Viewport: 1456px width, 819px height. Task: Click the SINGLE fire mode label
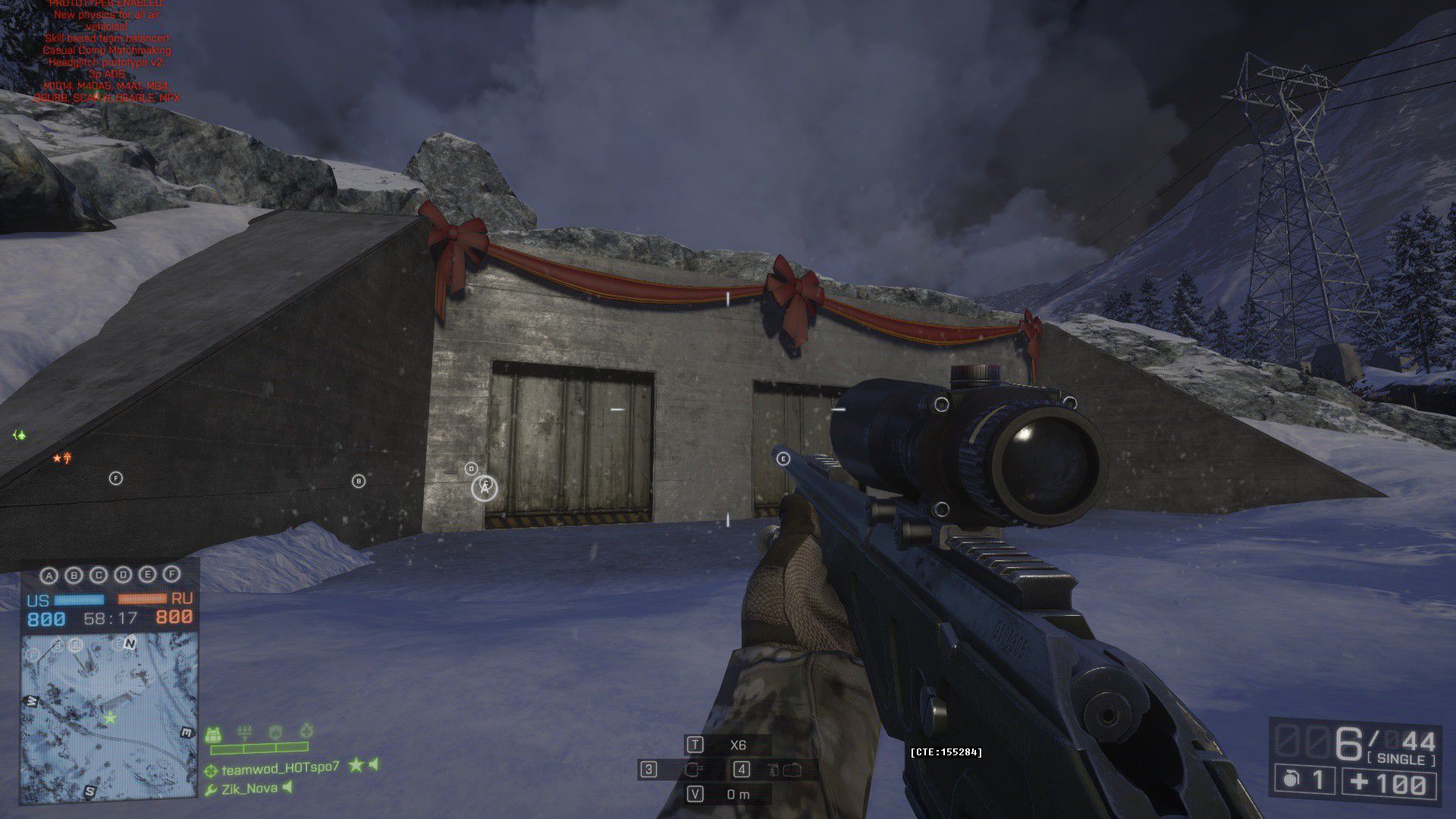1401,759
